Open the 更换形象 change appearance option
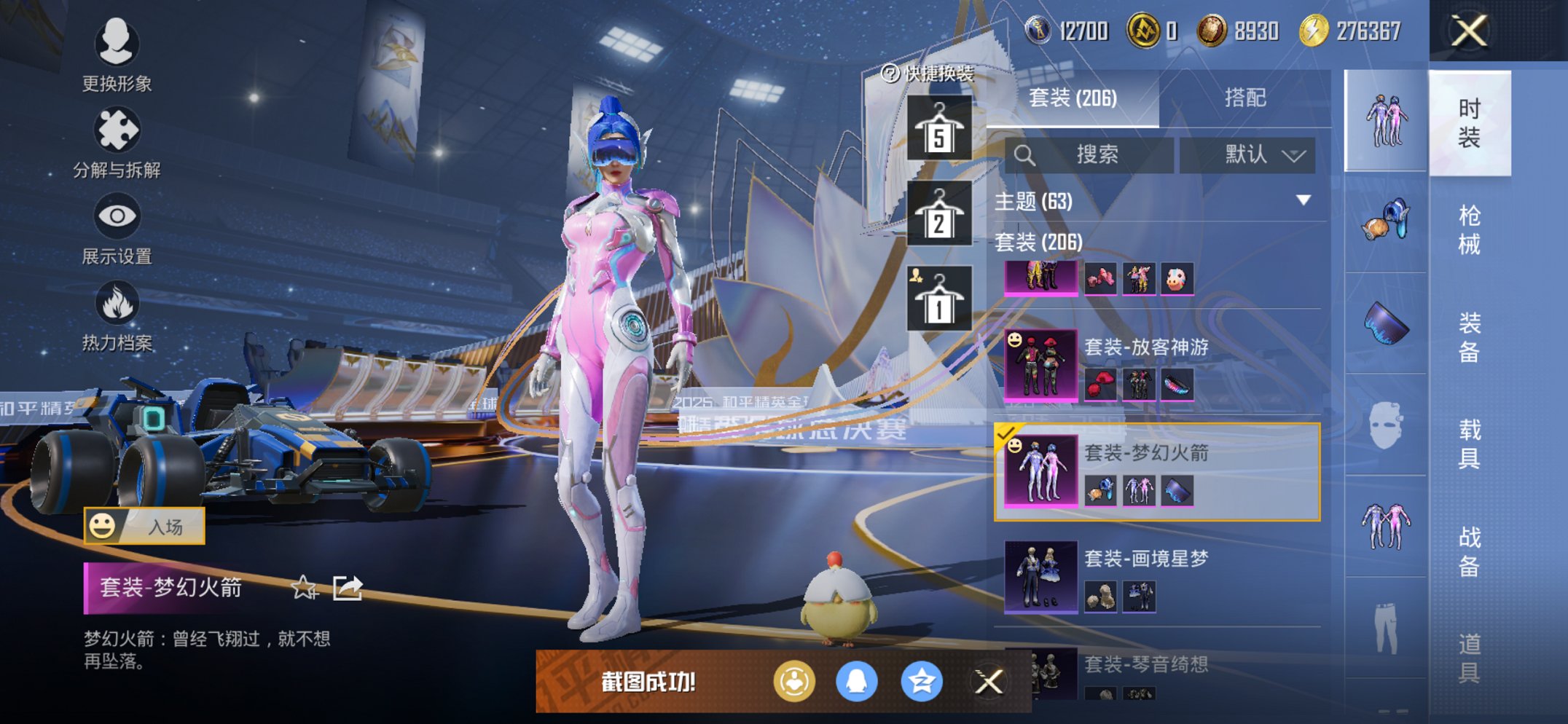Screen dimensions: 1568x724 [117, 55]
